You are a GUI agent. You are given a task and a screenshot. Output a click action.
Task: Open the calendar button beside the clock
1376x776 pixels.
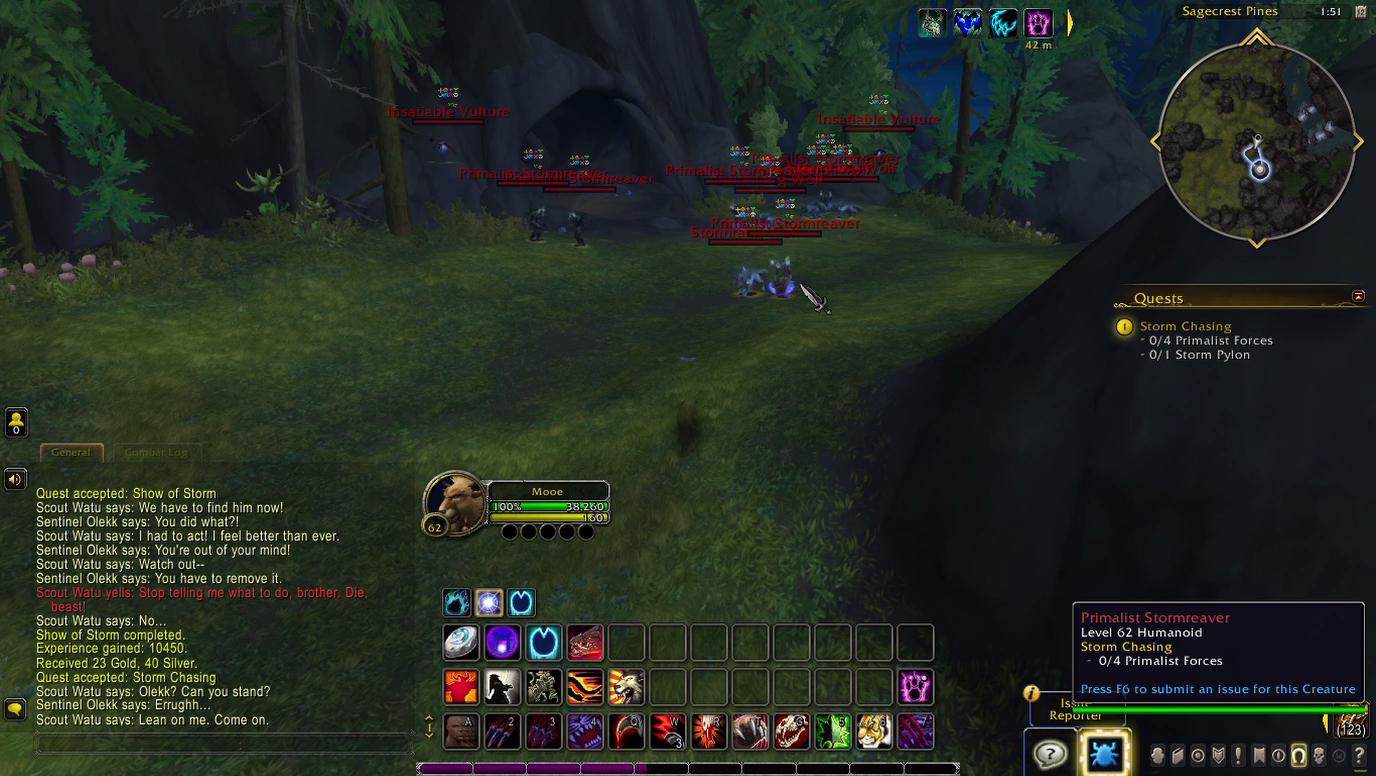click(x=1360, y=12)
